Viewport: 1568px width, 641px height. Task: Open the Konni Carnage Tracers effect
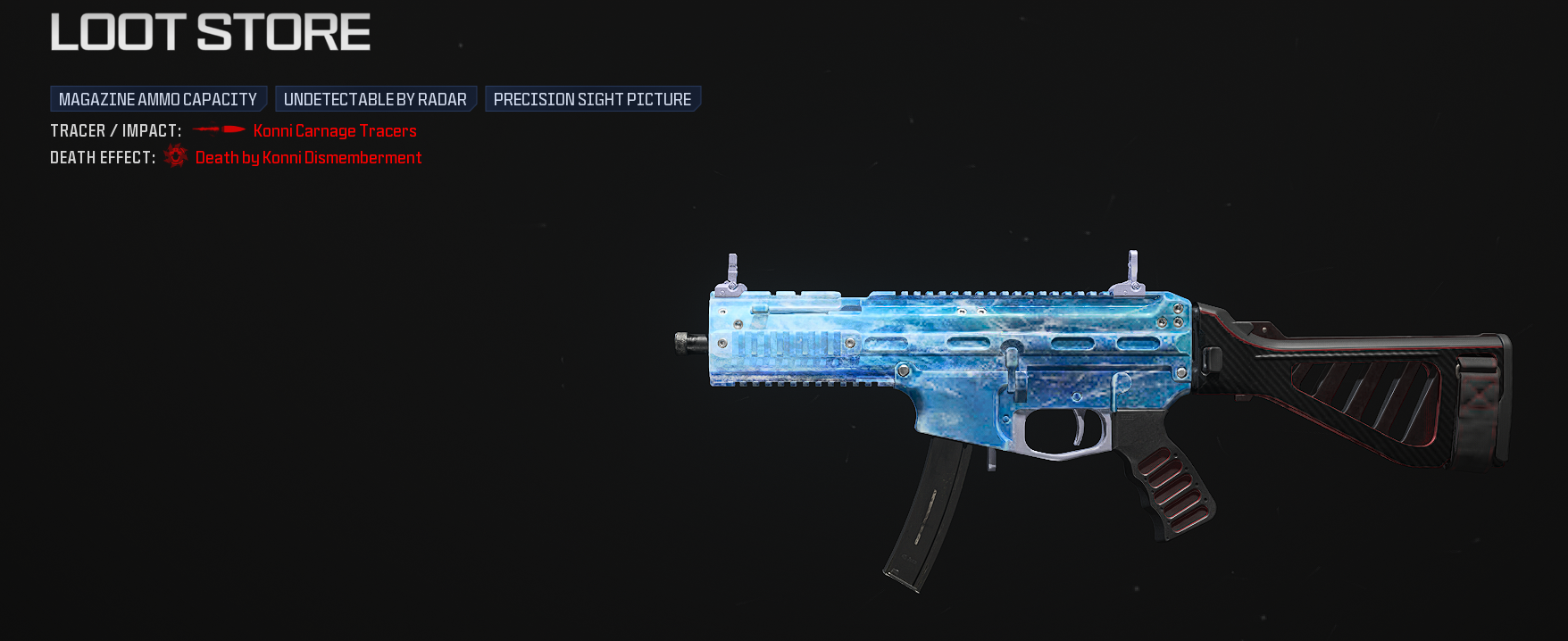pyautogui.click(x=335, y=131)
